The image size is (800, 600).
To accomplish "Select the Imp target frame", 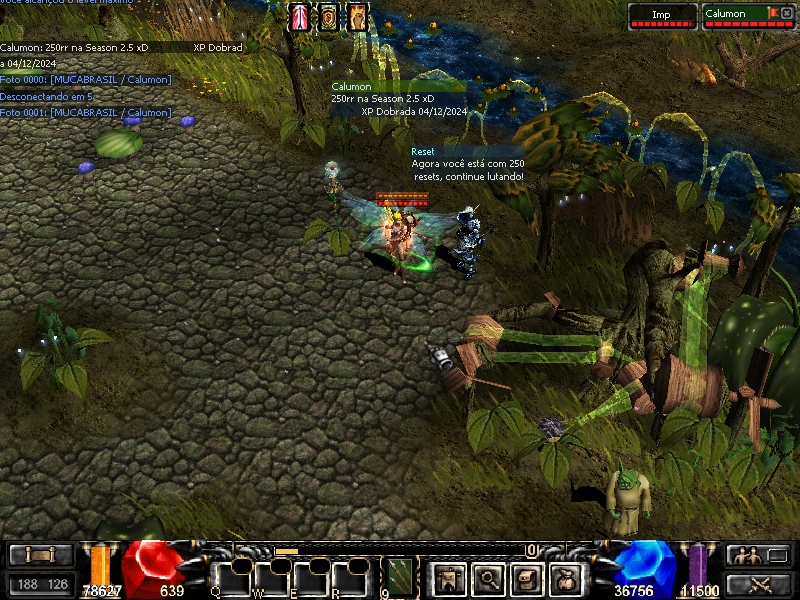I will click(662, 16).
